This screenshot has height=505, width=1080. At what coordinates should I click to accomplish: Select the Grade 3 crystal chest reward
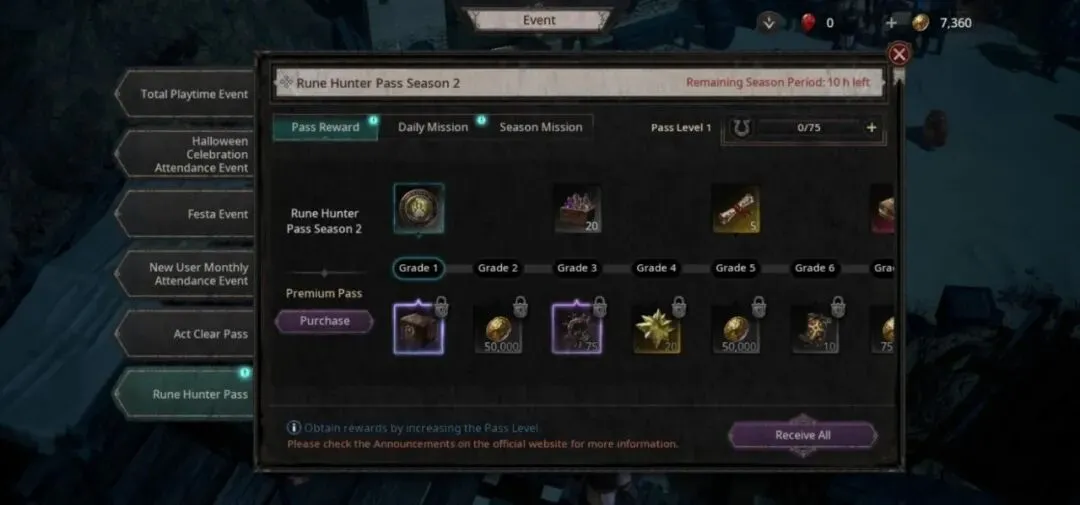pos(577,208)
